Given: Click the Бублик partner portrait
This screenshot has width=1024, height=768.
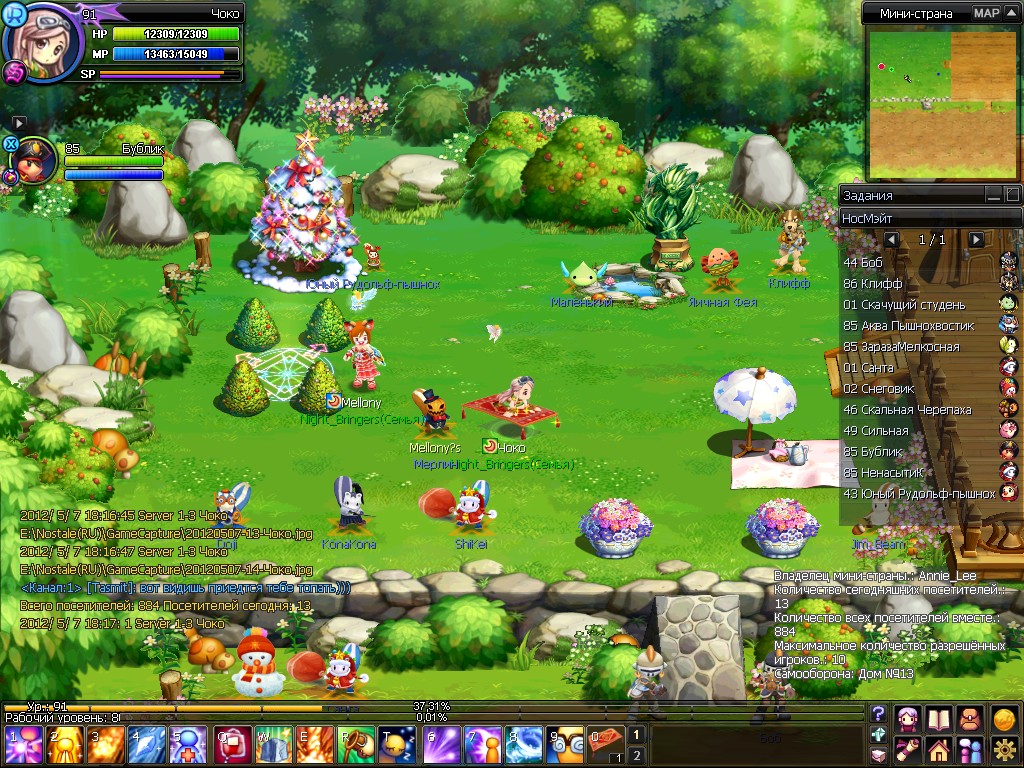Looking at the screenshot, I should pos(35,162).
